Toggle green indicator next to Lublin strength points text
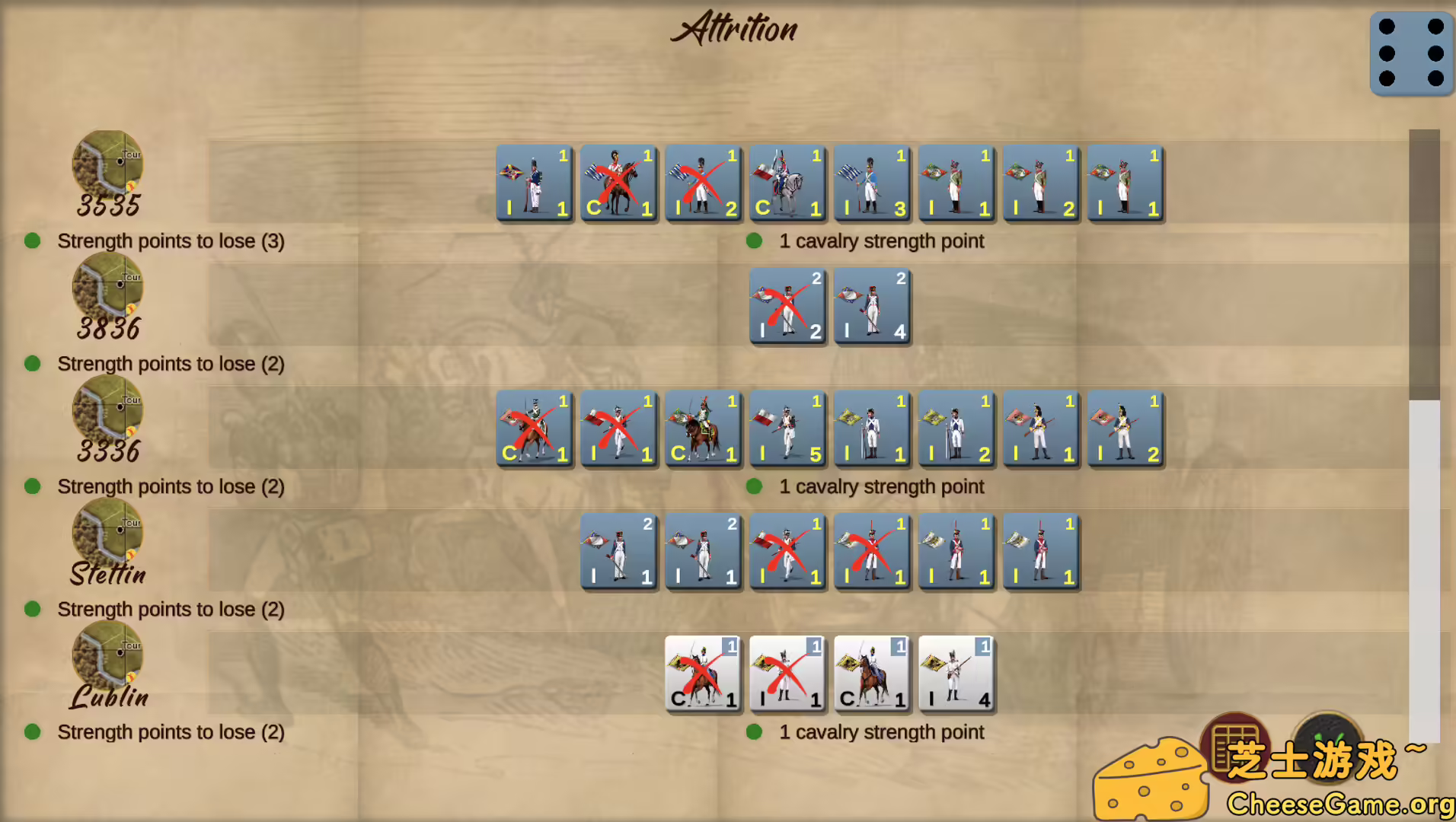 [32, 732]
